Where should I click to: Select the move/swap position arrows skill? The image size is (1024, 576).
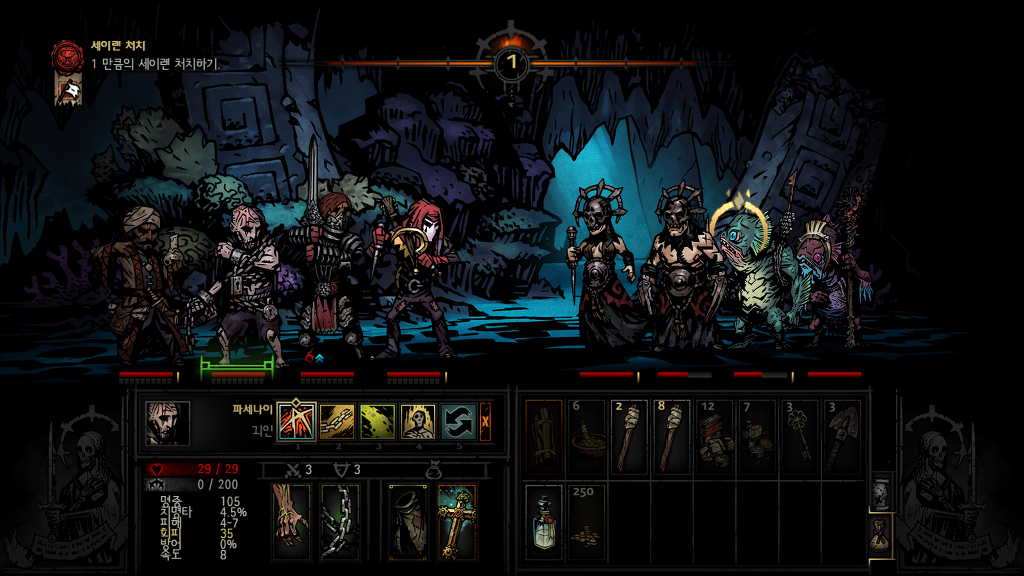click(457, 422)
